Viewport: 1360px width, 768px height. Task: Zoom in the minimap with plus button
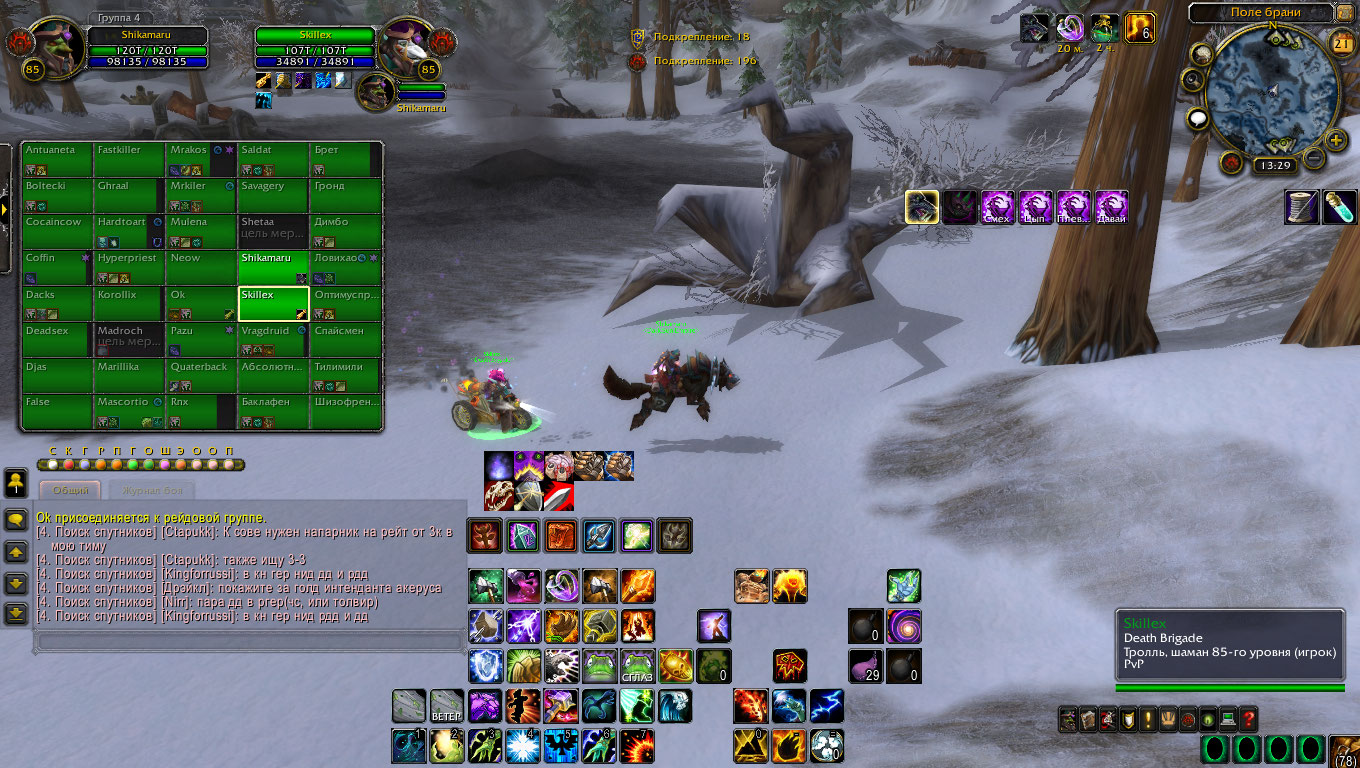coord(1335,141)
